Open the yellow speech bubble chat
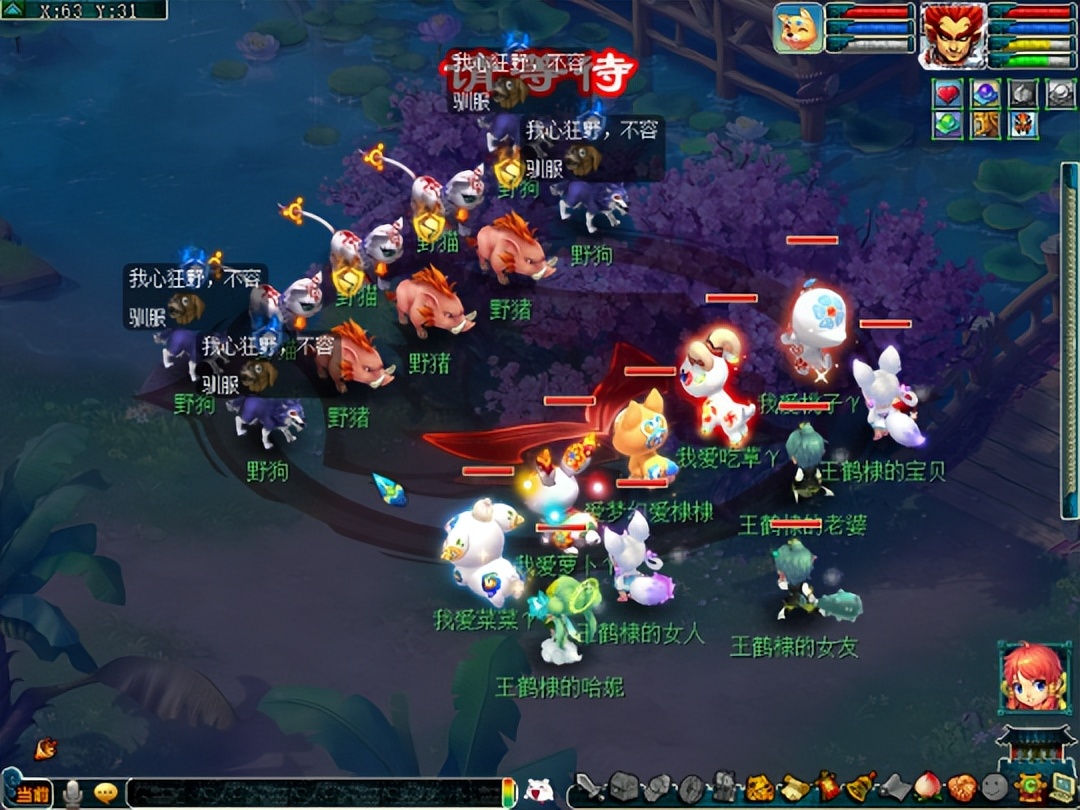The image size is (1080, 810). (106, 794)
